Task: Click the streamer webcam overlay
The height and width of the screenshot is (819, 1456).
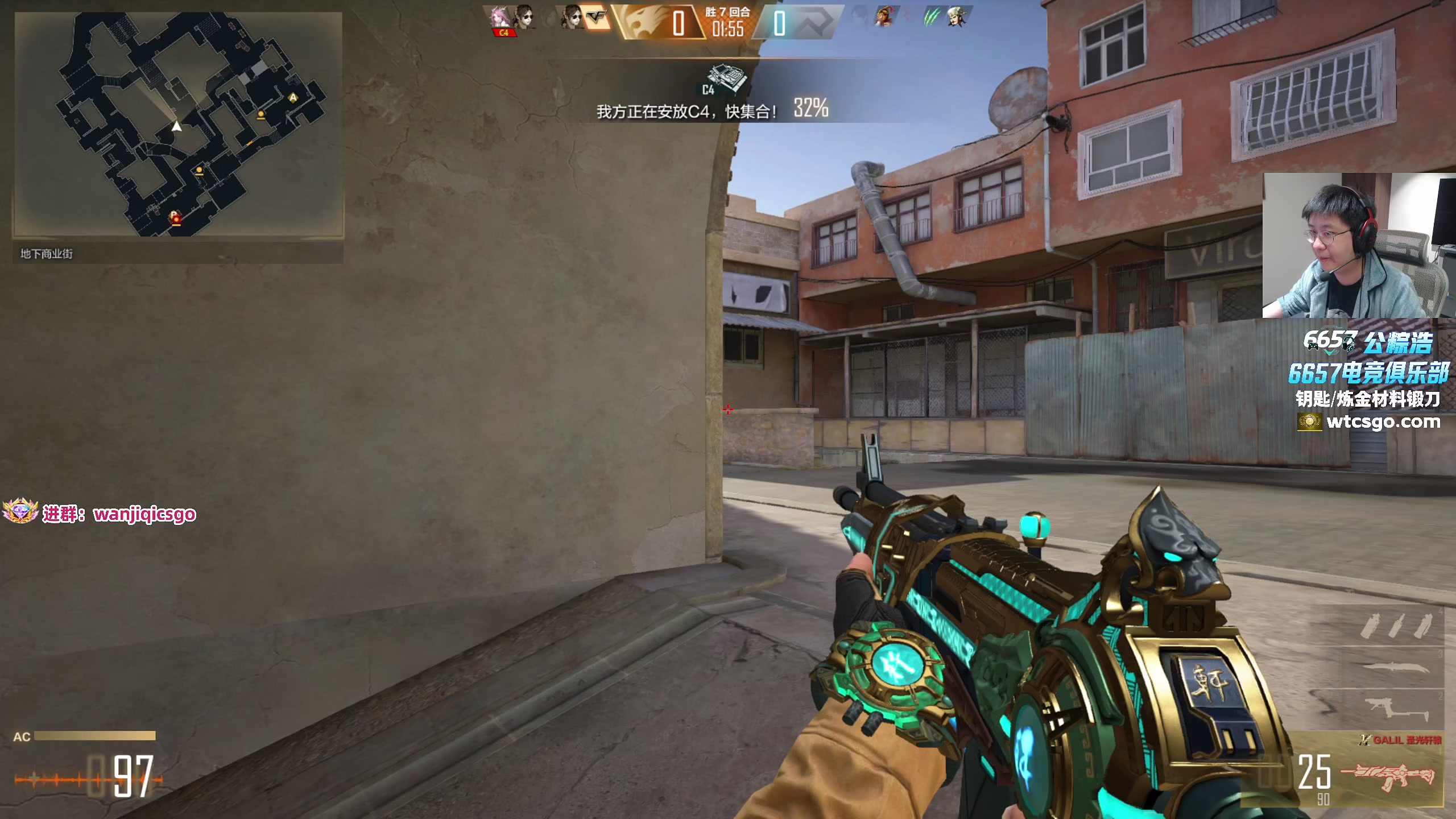Action: [x=1358, y=246]
